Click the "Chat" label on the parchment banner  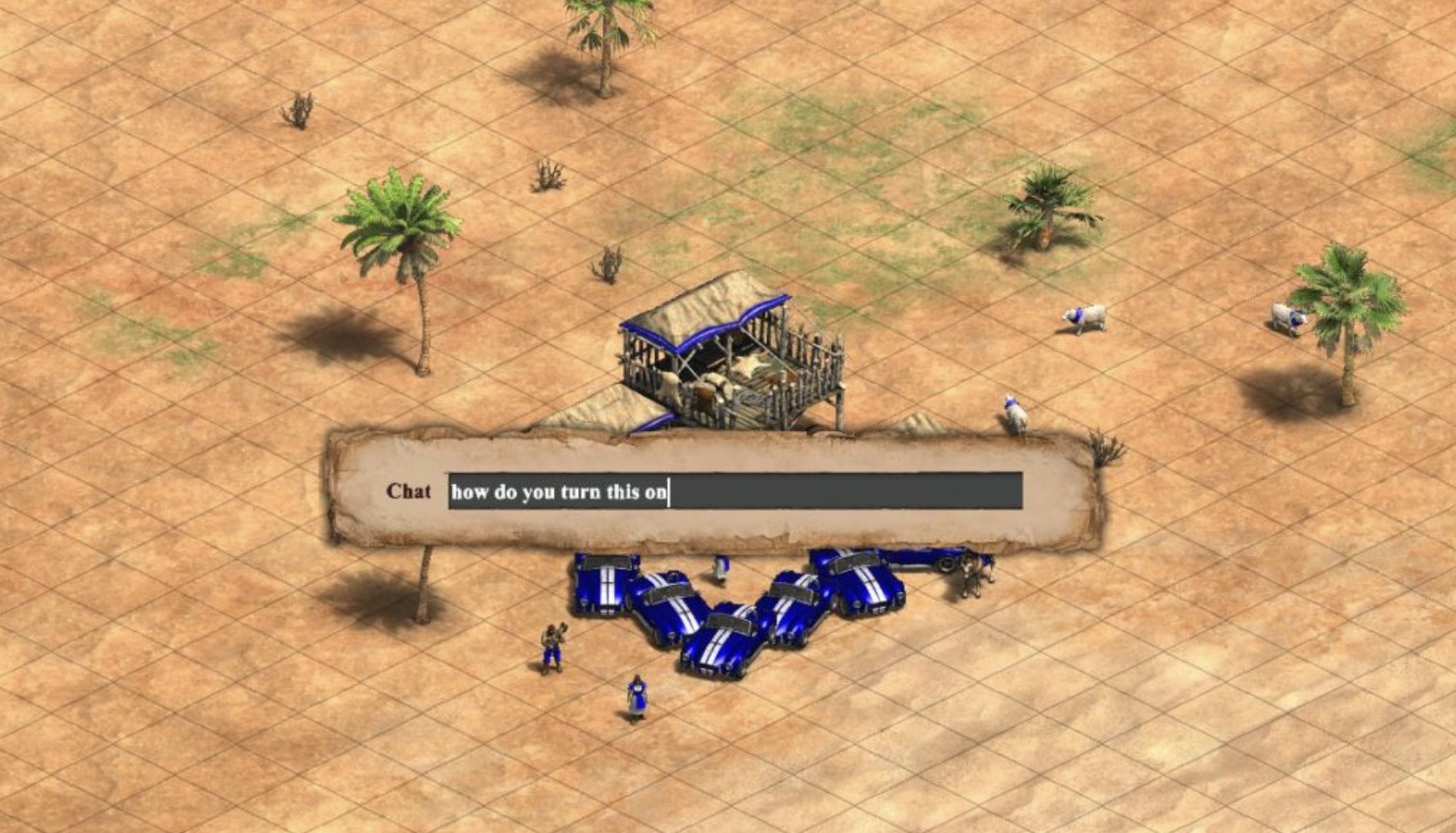408,493
